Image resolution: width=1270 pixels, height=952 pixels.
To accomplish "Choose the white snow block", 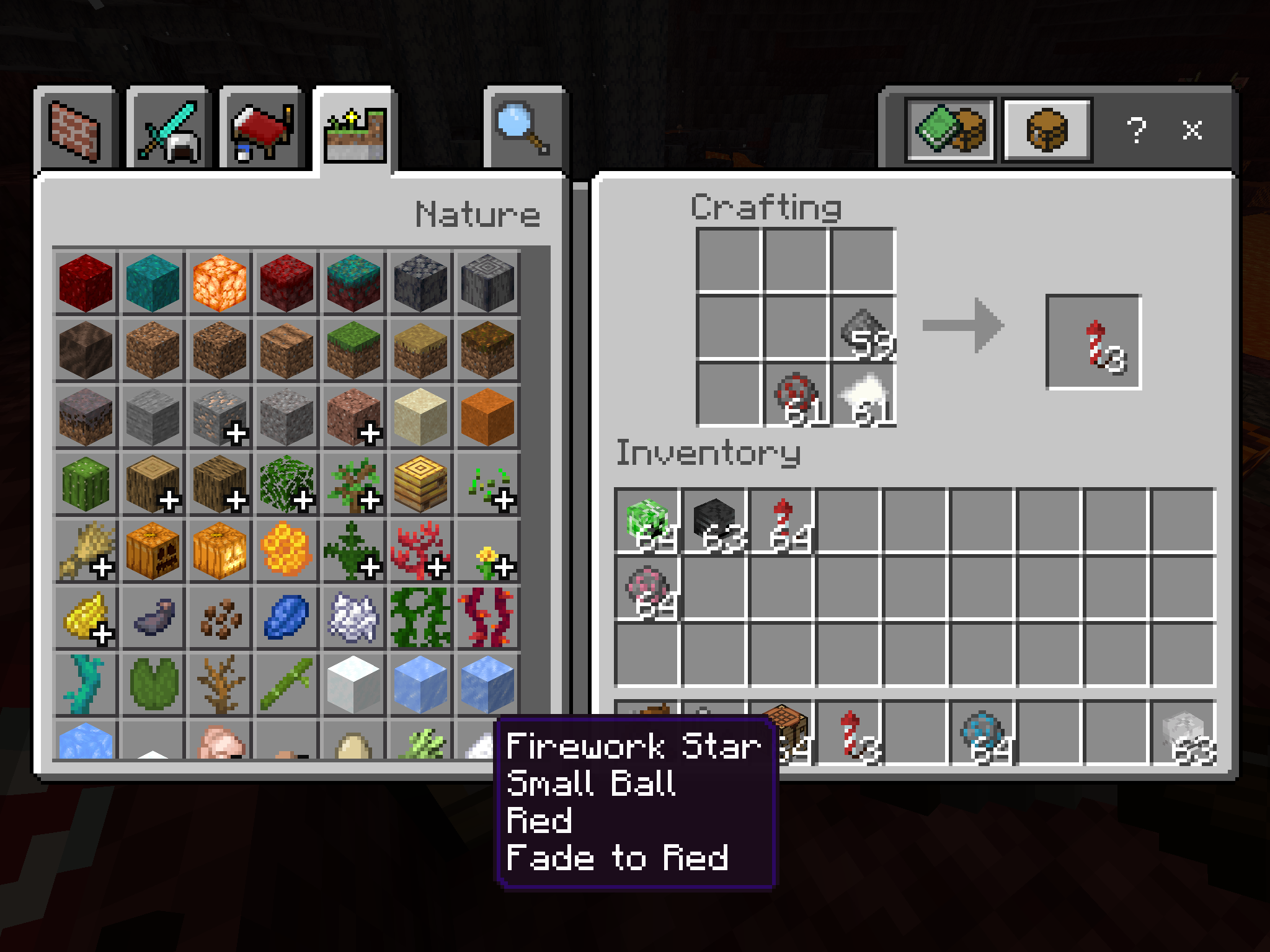I will point(353,684).
